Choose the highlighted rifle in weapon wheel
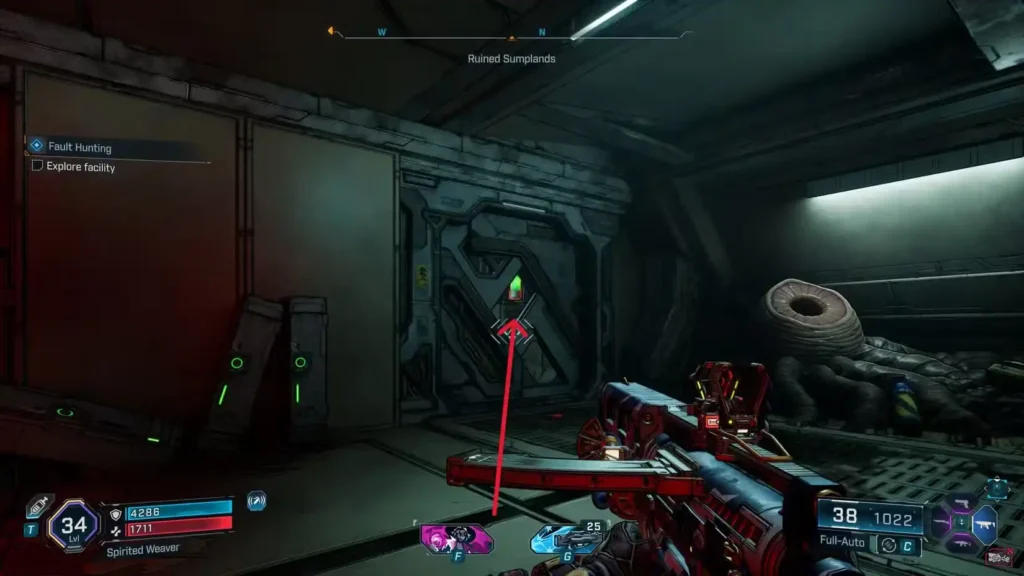This screenshot has width=1024, height=576. (983, 524)
